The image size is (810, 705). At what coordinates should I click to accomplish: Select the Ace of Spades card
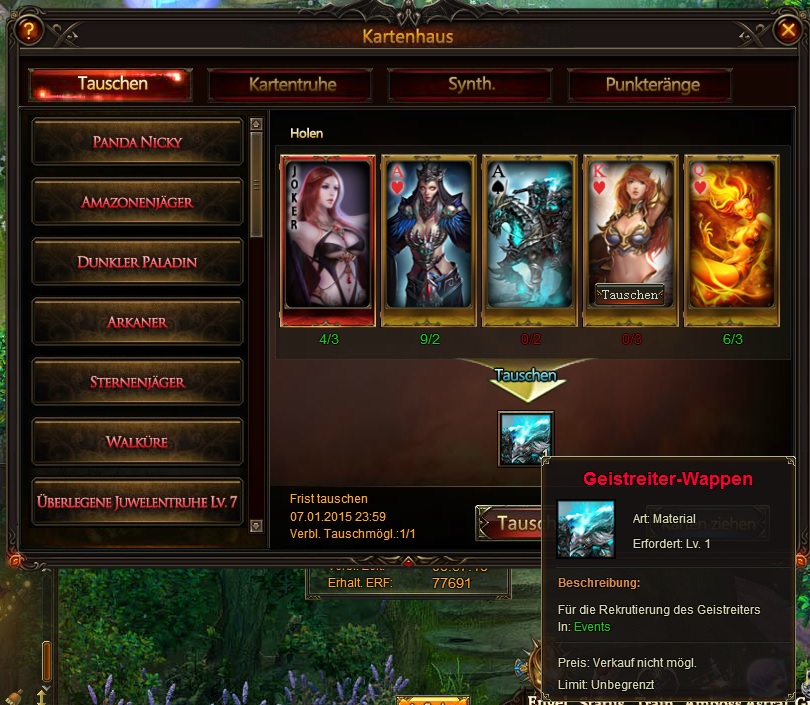point(530,240)
